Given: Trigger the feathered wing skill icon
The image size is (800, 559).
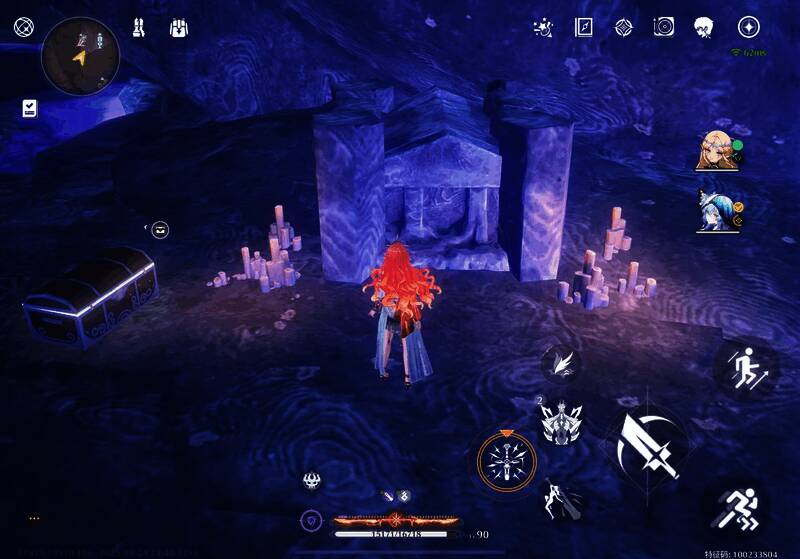Looking at the screenshot, I should point(561,362).
